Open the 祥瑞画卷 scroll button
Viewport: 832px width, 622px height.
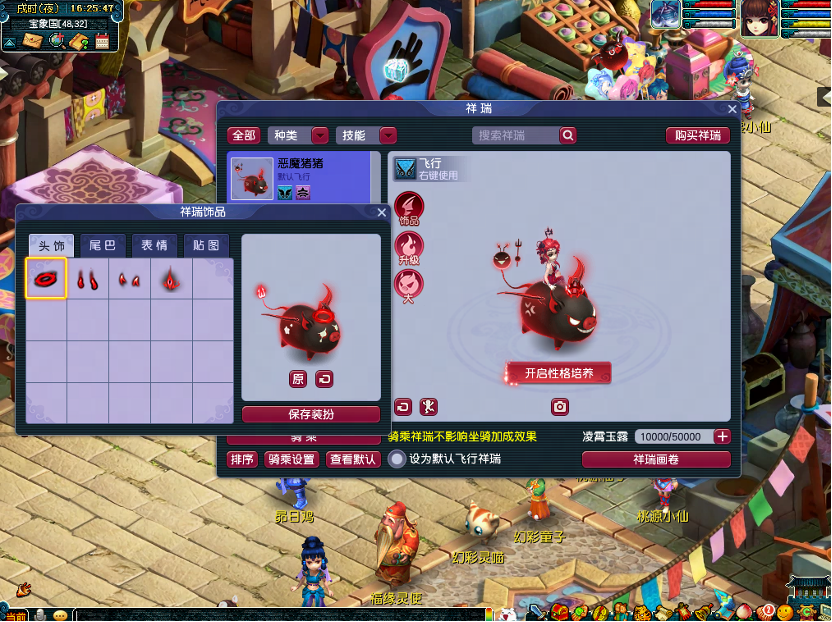656,459
